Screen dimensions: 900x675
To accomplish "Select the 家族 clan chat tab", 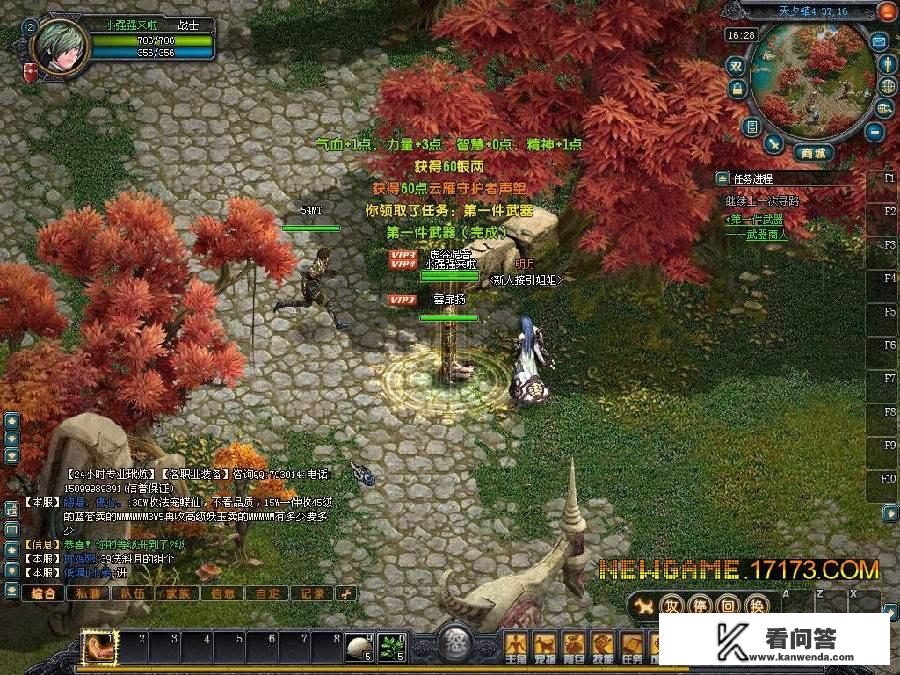I will [x=178, y=593].
